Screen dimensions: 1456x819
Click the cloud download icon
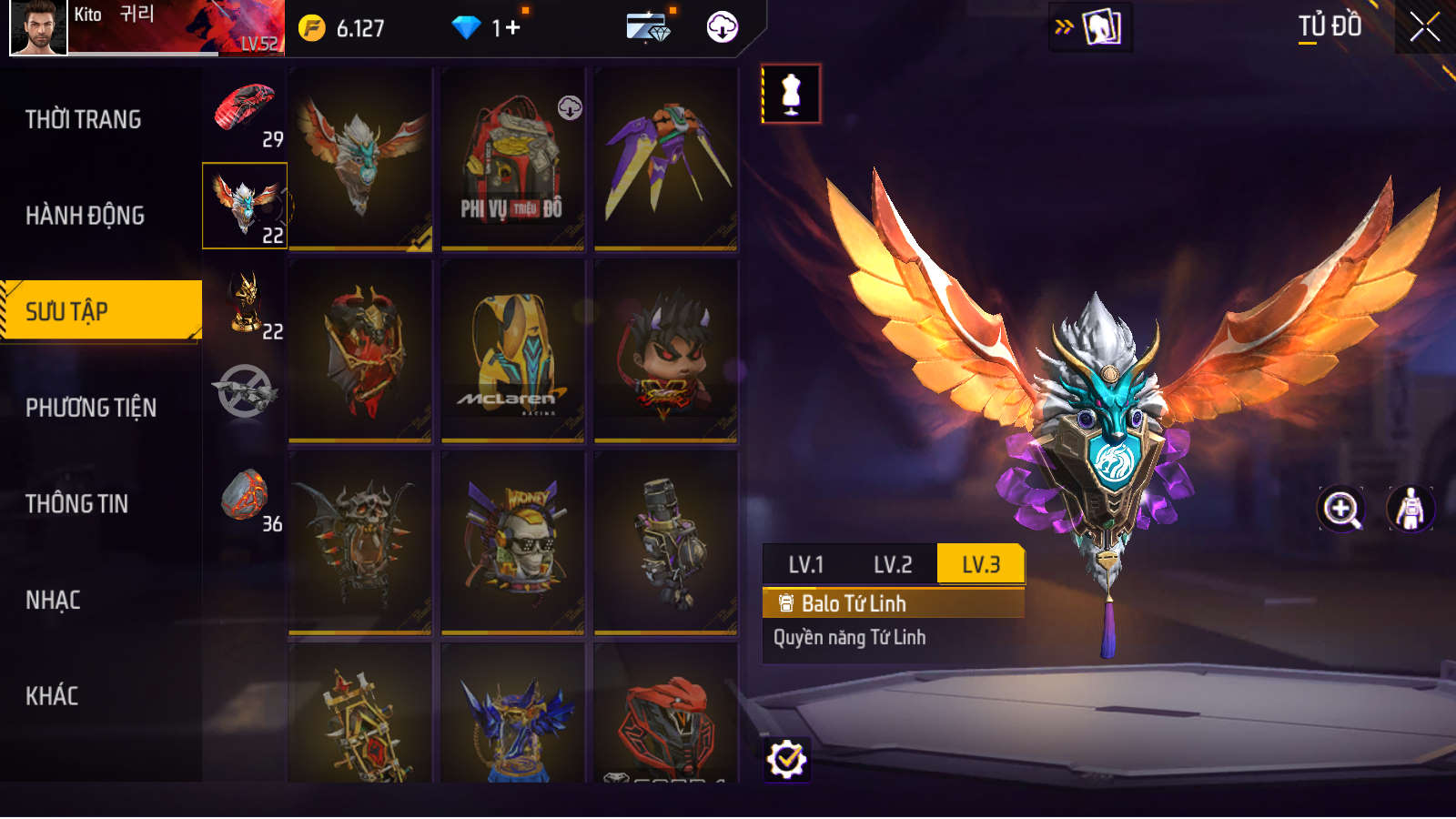point(723,27)
